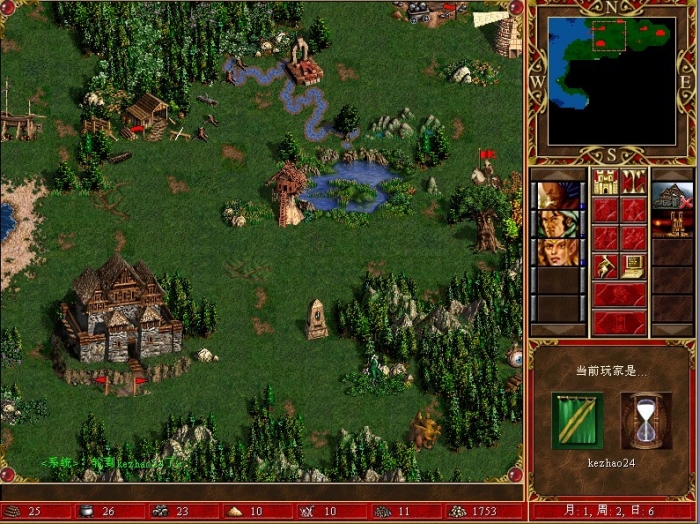This screenshot has height=524, width=700.
Task: Click the town list scroll-up arrow
Action: coord(672,174)
